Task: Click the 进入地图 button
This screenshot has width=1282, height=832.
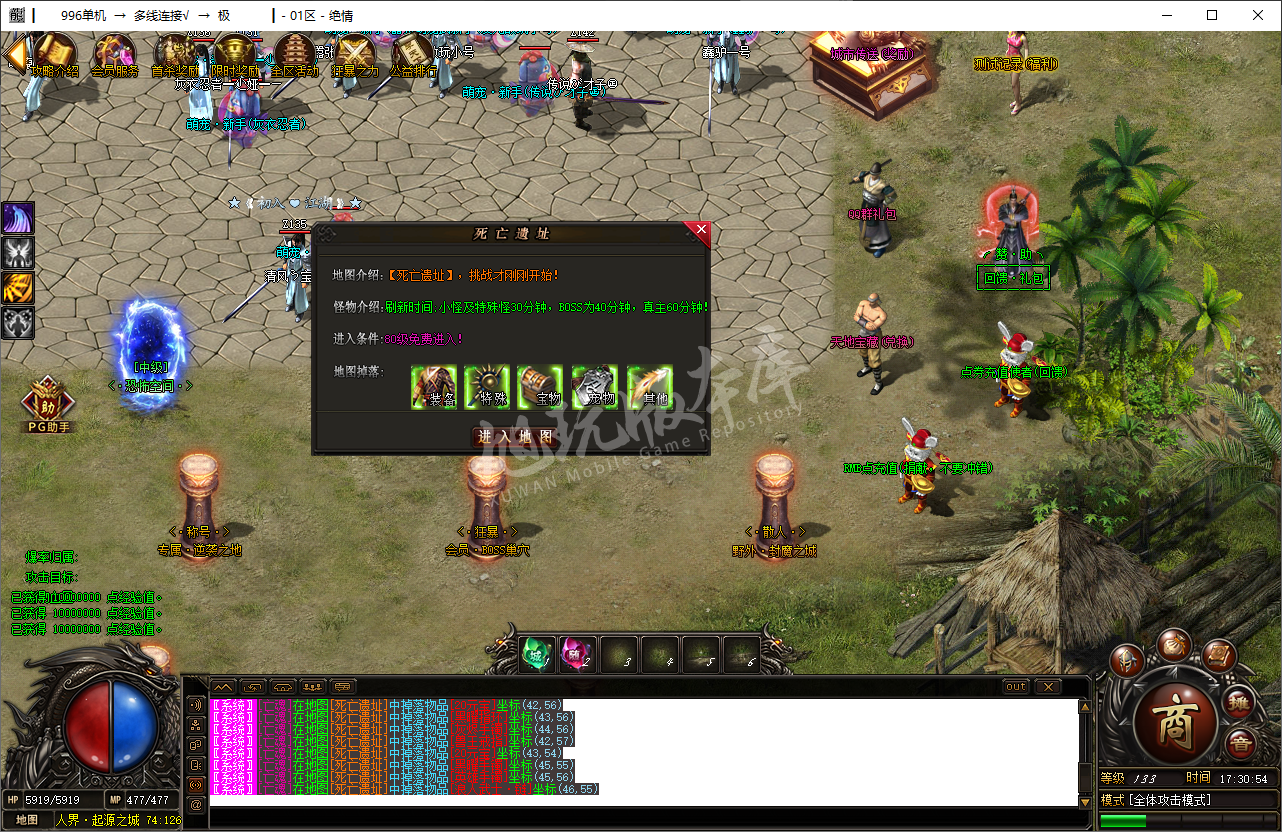Action: [516, 437]
